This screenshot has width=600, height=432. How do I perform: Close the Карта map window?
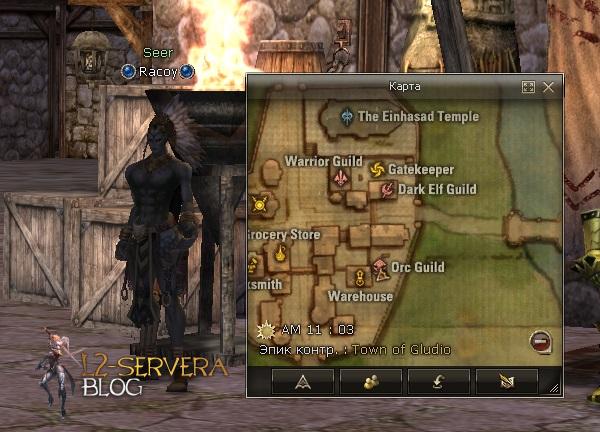[548, 87]
